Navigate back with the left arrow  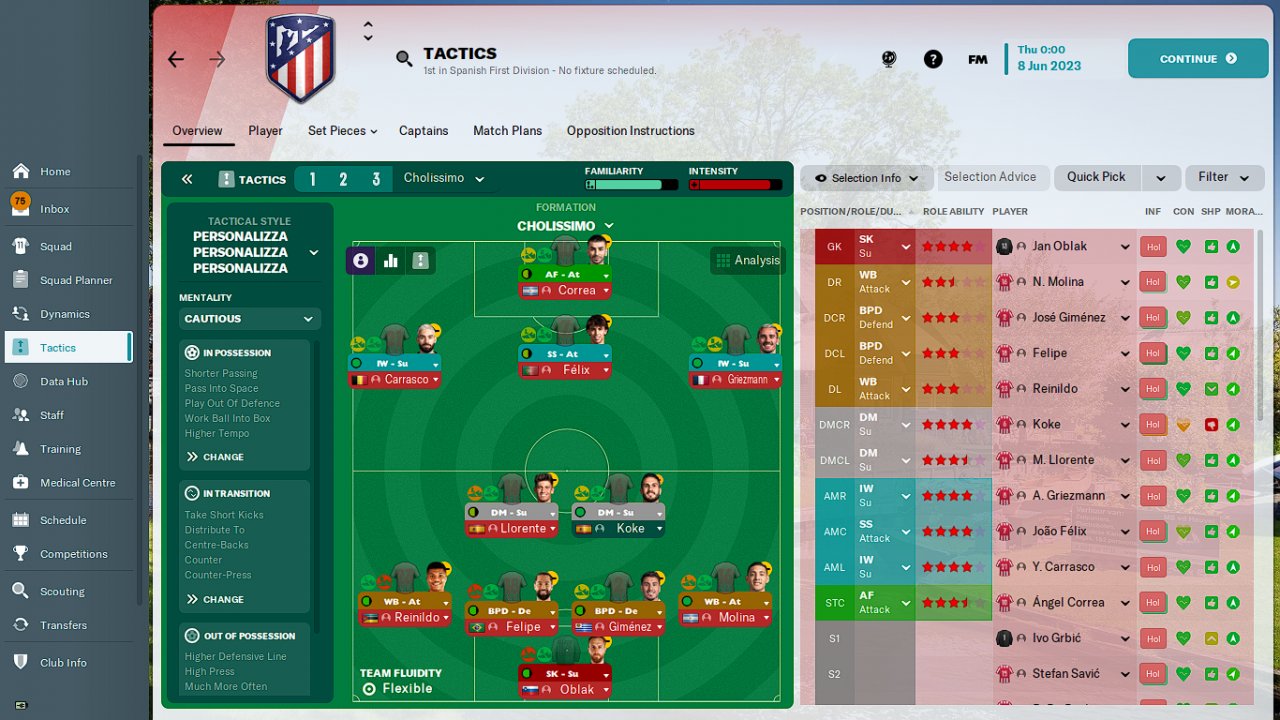[176, 60]
